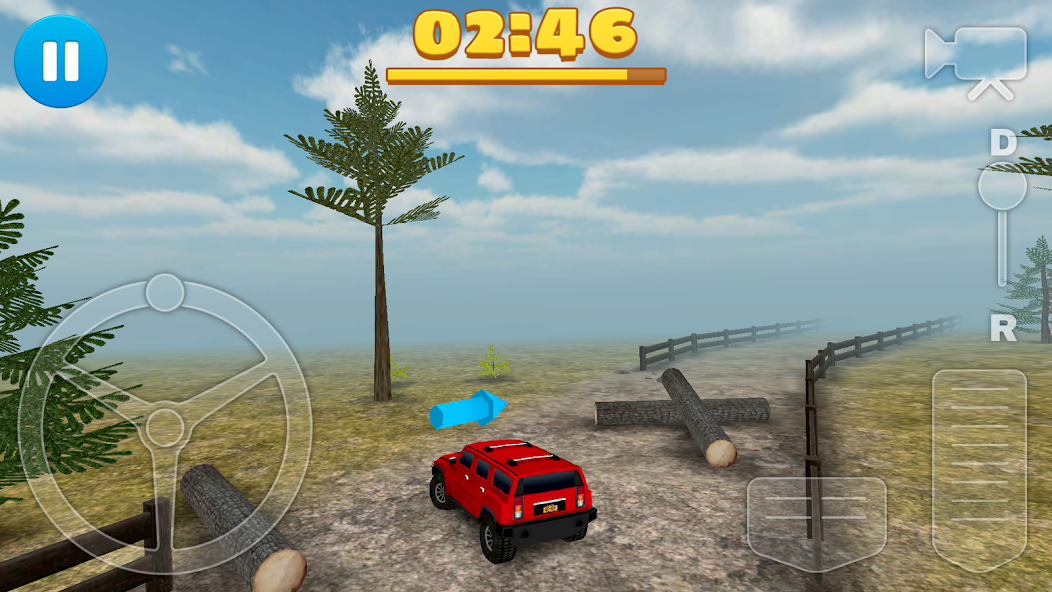Click the gear shifter knob
This screenshot has width=1052, height=592.
(1001, 187)
